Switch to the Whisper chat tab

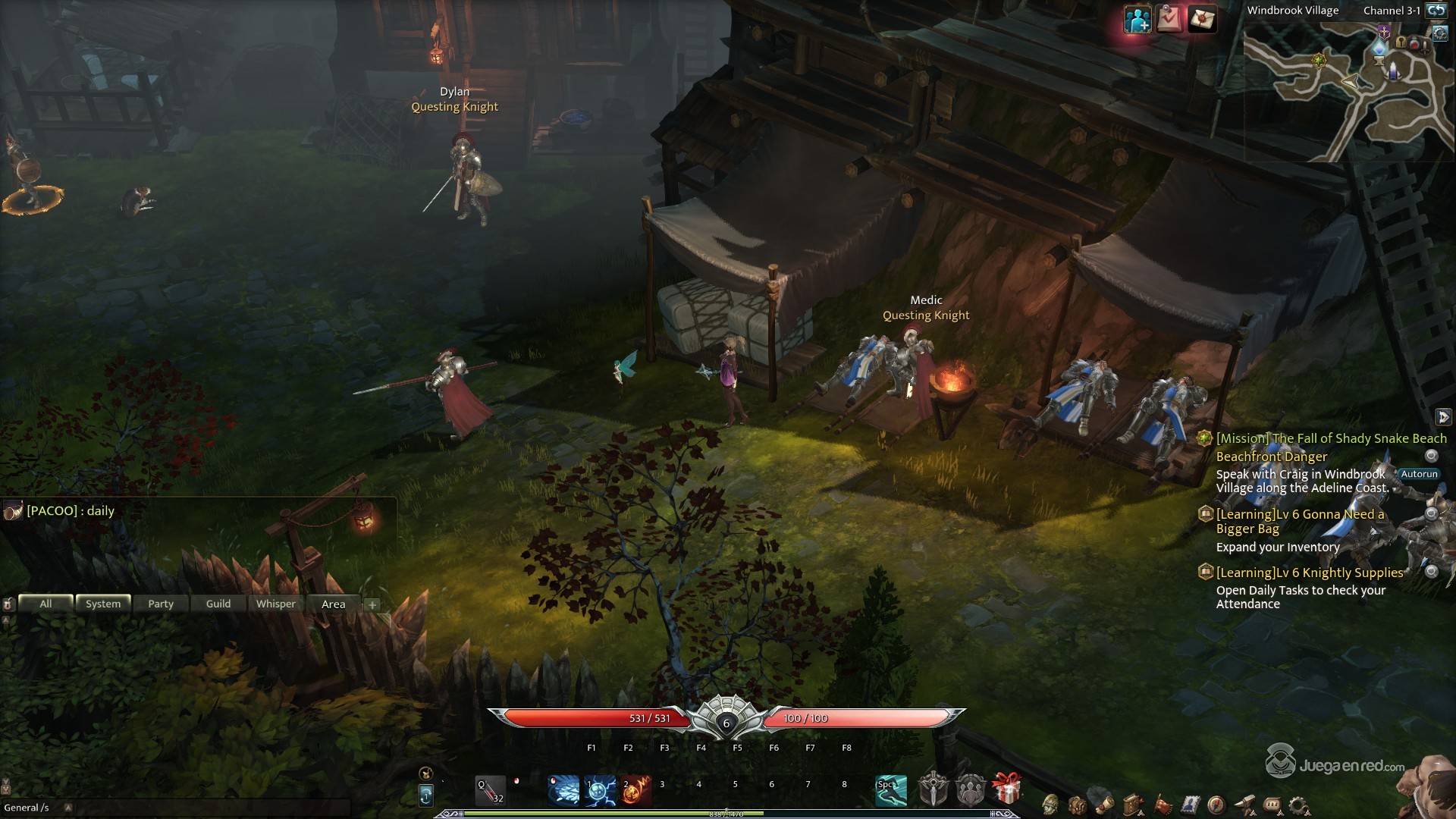click(x=276, y=604)
